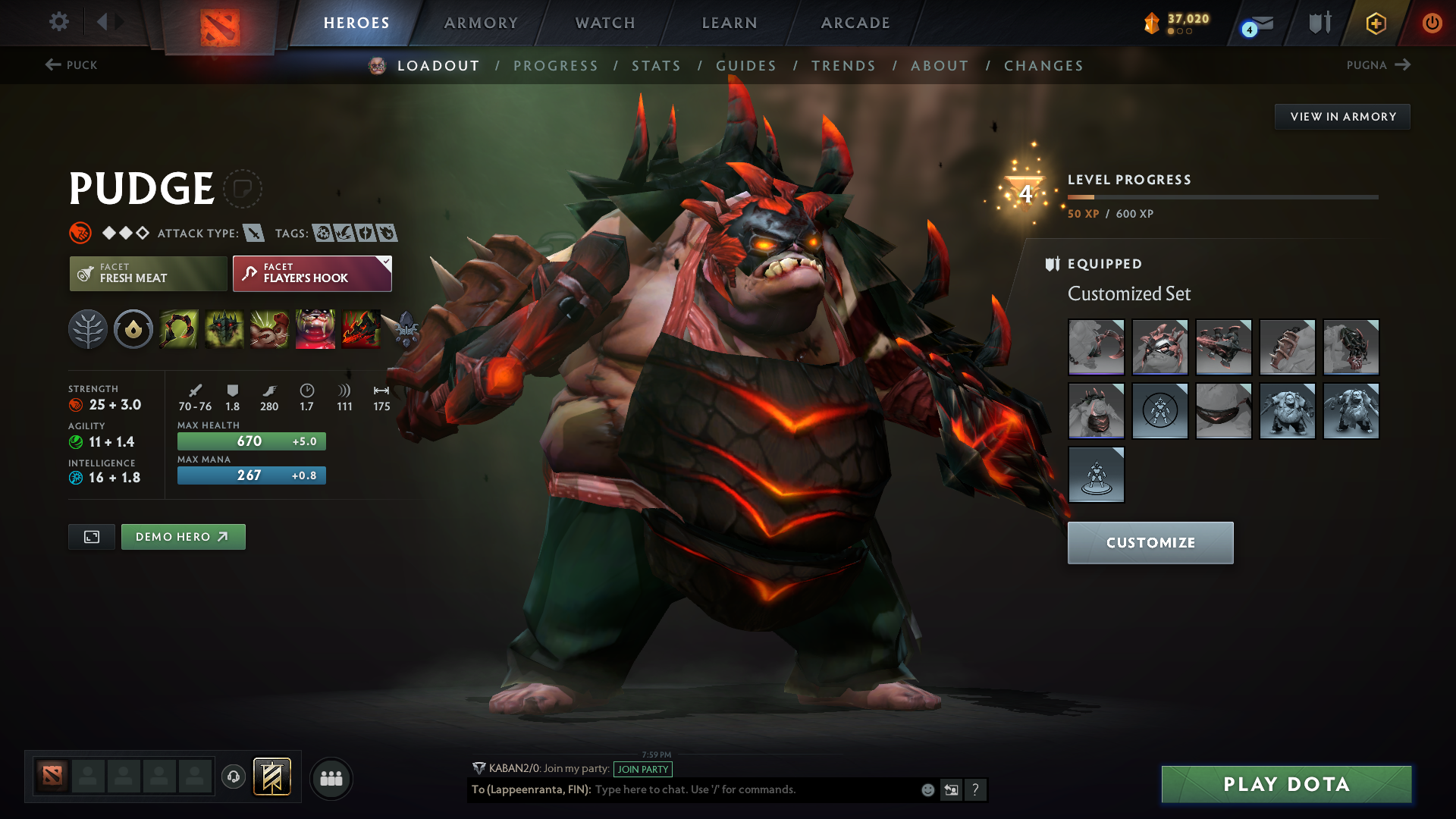Select the Fresh Meat facet
This screenshot has height=819, width=1456.
click(148, 273)
